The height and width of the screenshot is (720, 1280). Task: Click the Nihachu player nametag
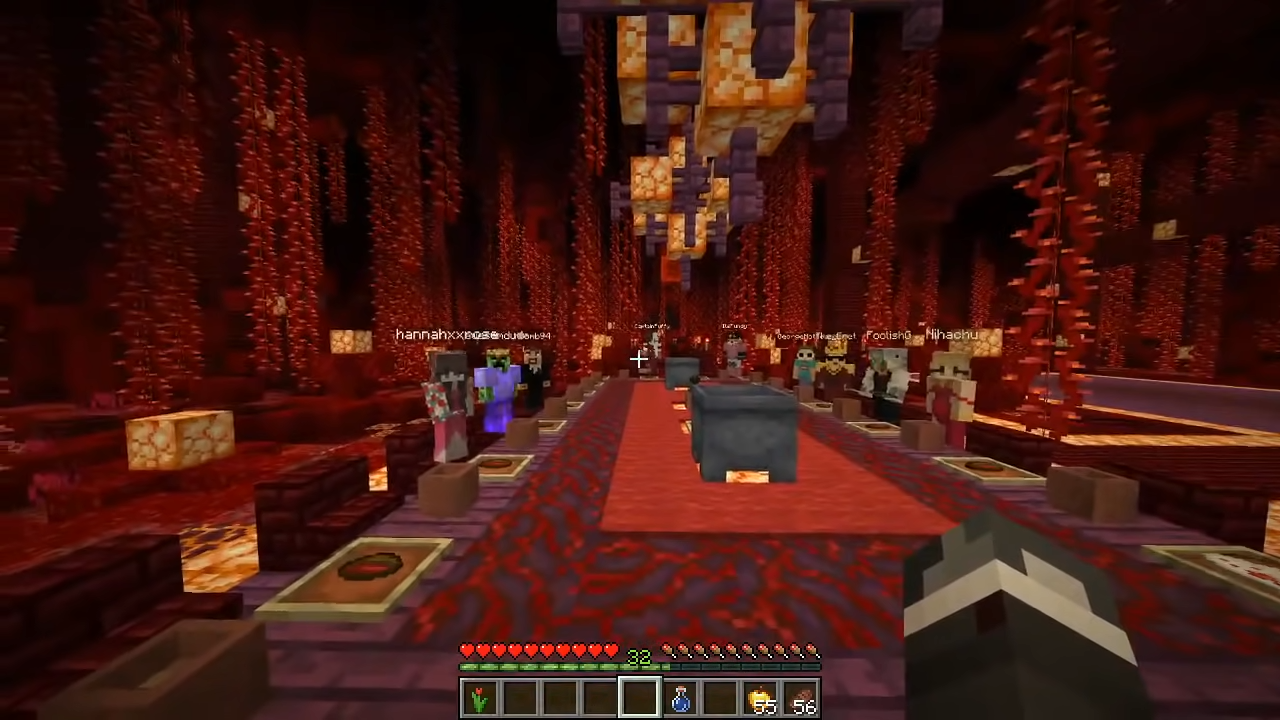[x=952, y=335]
